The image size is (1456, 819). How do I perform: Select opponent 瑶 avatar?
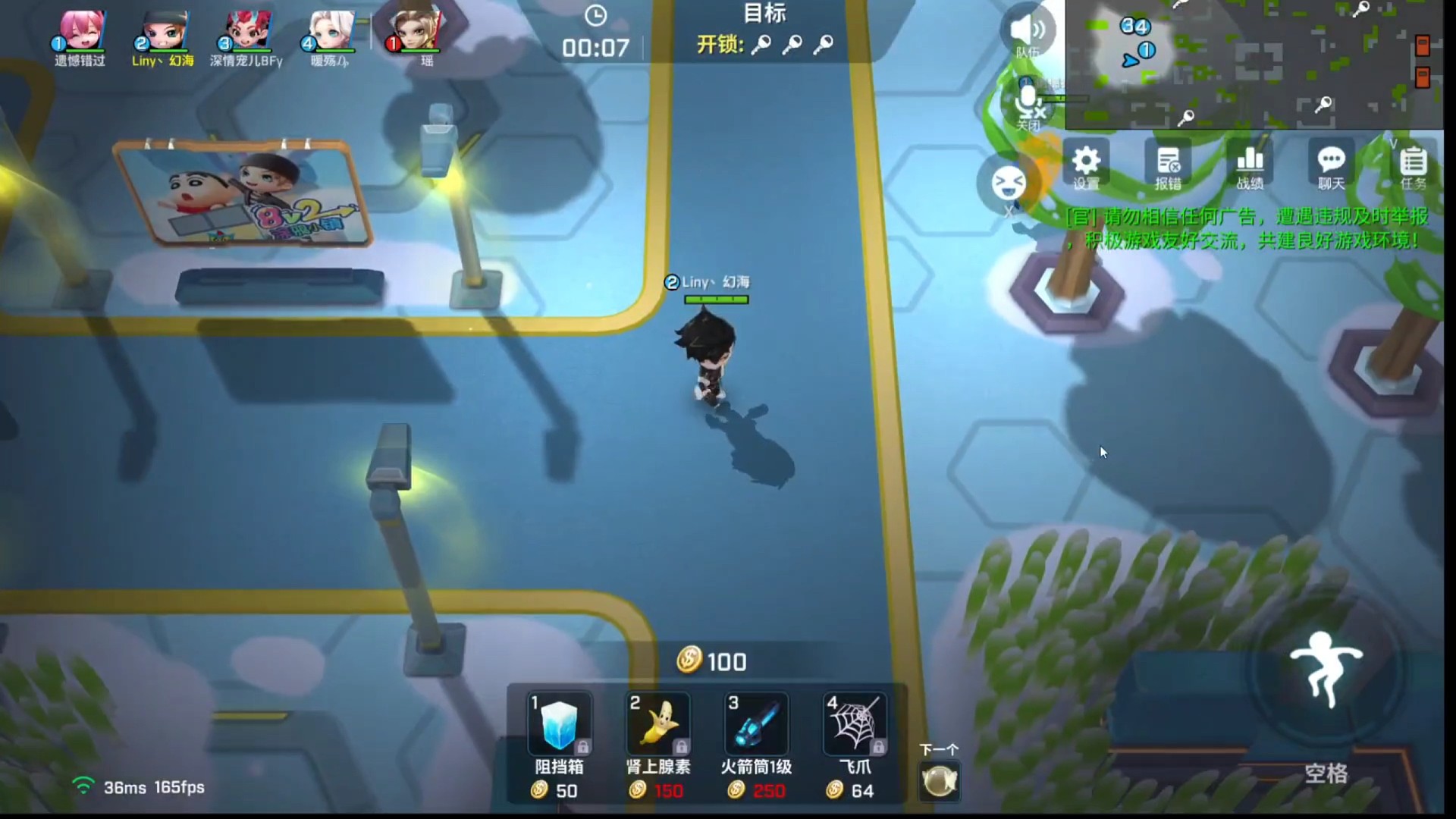416,29
